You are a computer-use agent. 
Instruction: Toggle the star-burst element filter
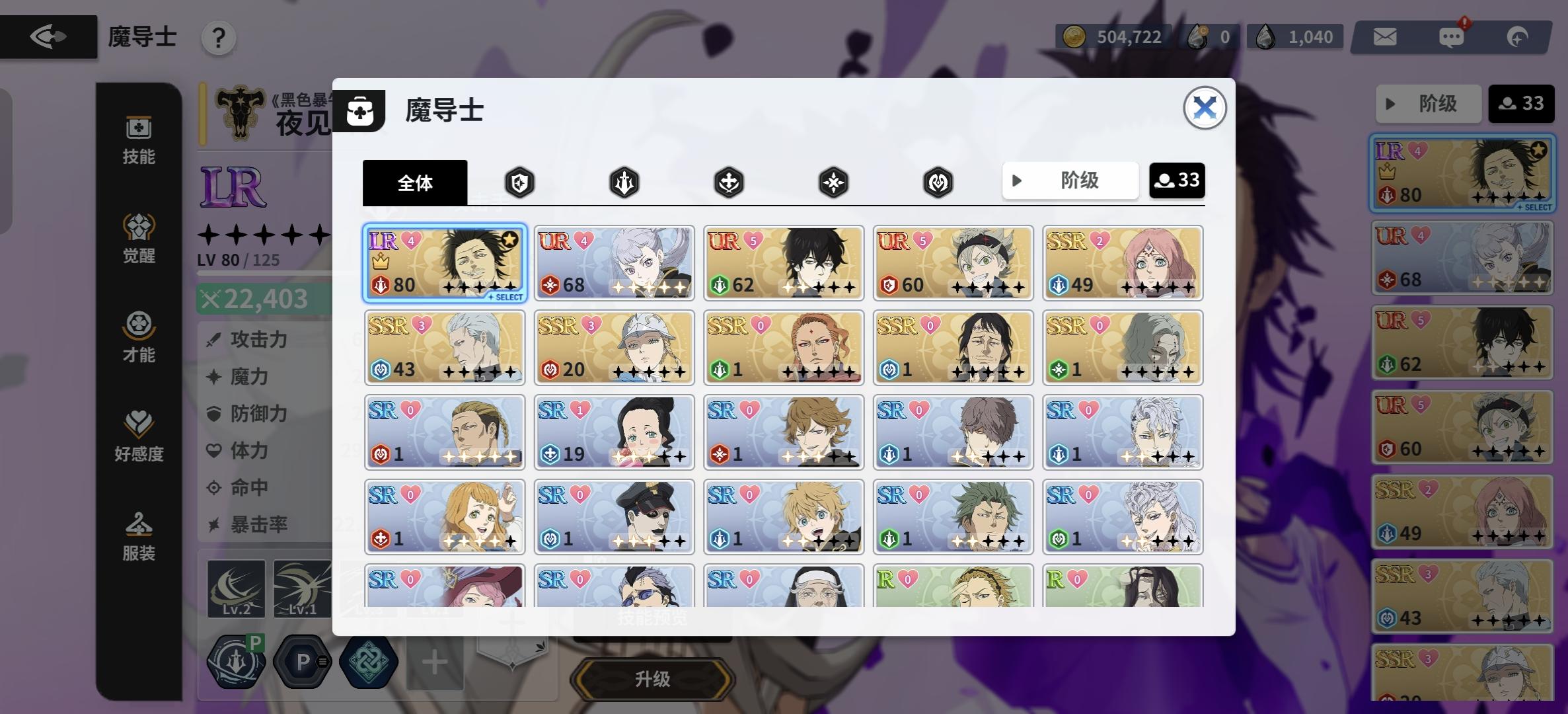pyautogui.click(x=833, y=182)
